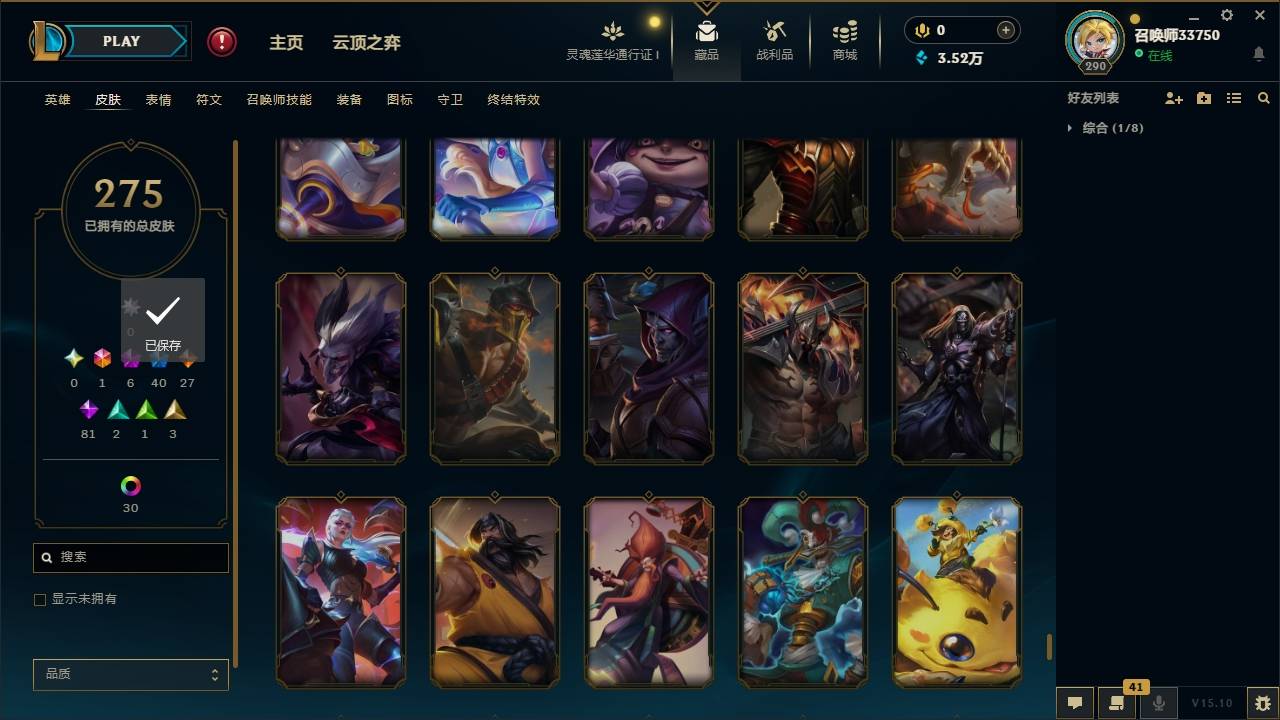Expand the 品质 quality dropdown
This screenshot has width=1280, height=720.
coord(130,674)
